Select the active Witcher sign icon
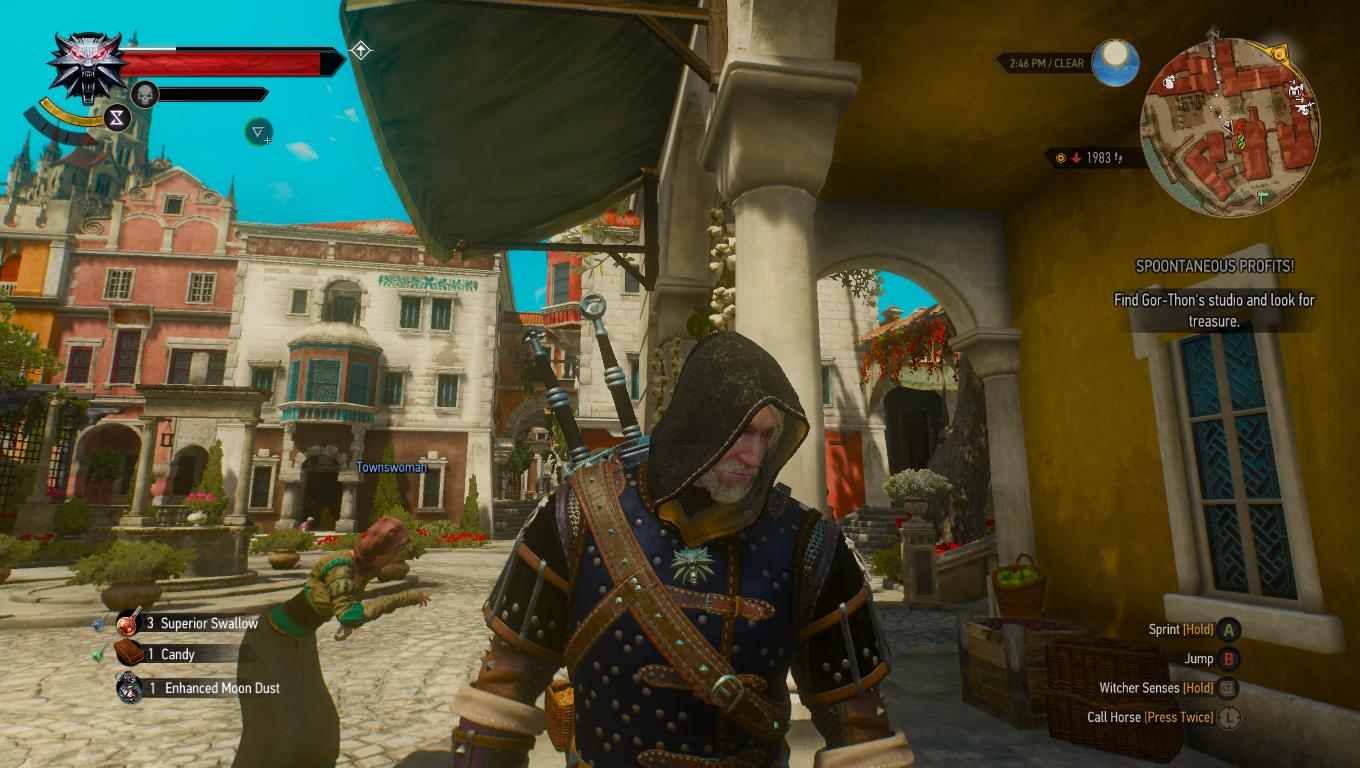 258,131
